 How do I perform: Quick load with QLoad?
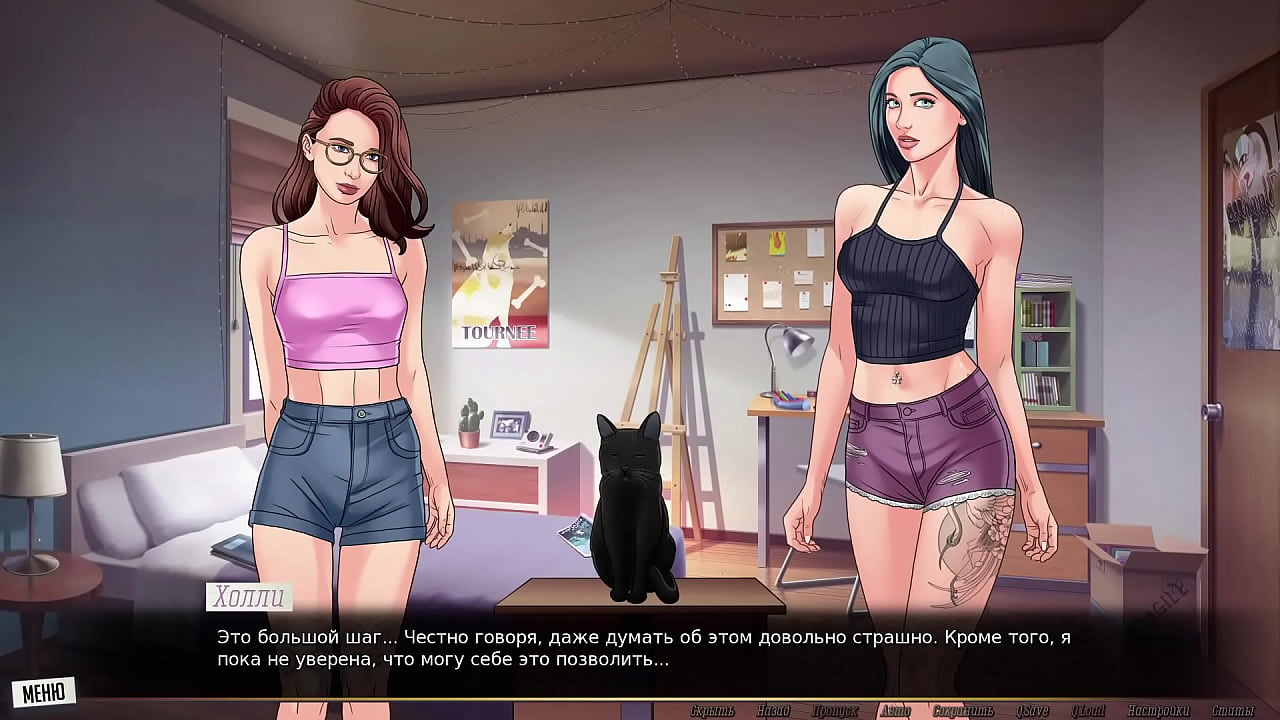[1088, 711]
